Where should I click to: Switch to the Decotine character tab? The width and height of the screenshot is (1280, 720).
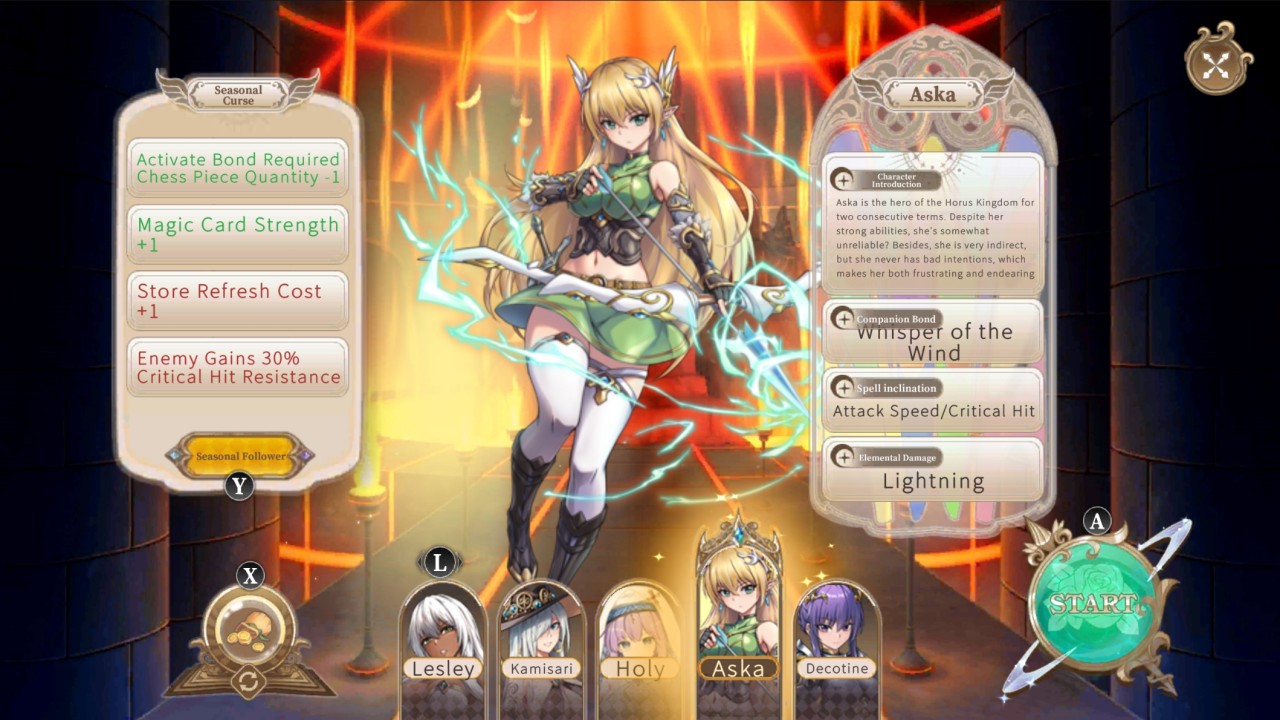[836, 630]
